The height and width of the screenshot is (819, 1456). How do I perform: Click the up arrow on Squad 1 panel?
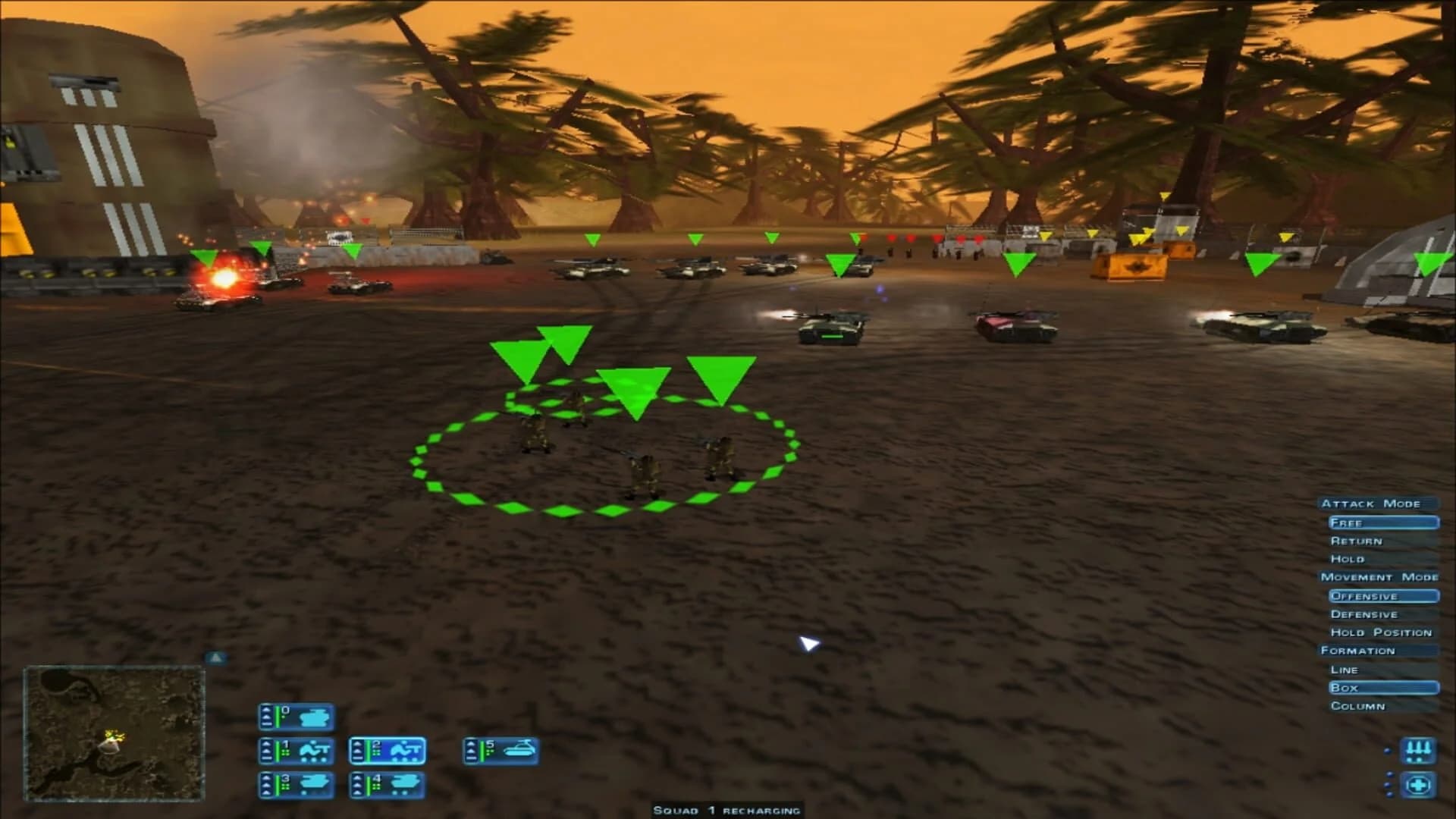pyautogui.click(x=267, y=743)
